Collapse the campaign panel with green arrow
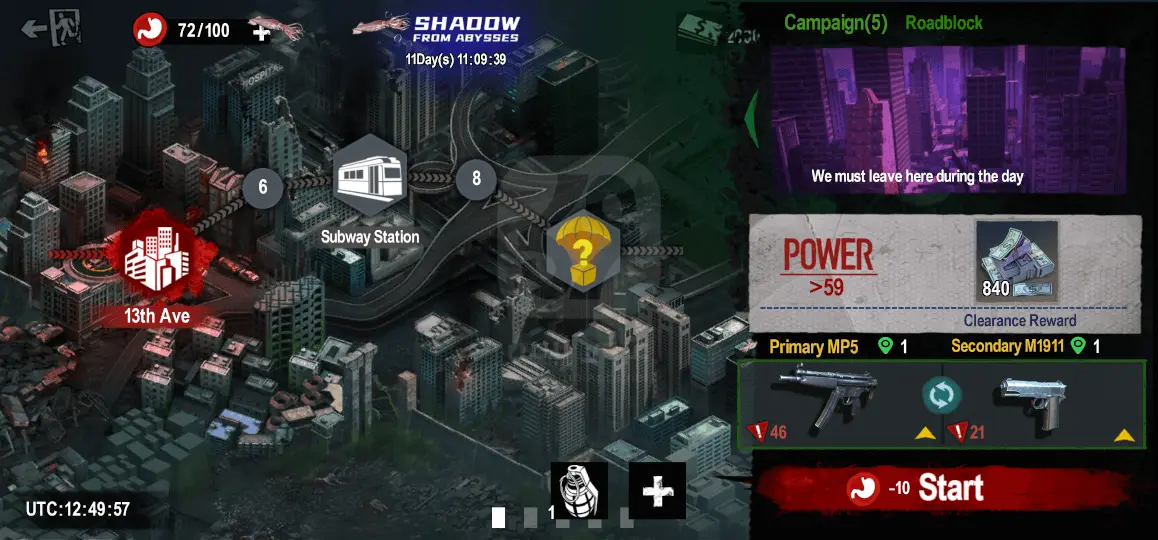The height and width of the screenshot is (540, 1158). pos(752,115)
